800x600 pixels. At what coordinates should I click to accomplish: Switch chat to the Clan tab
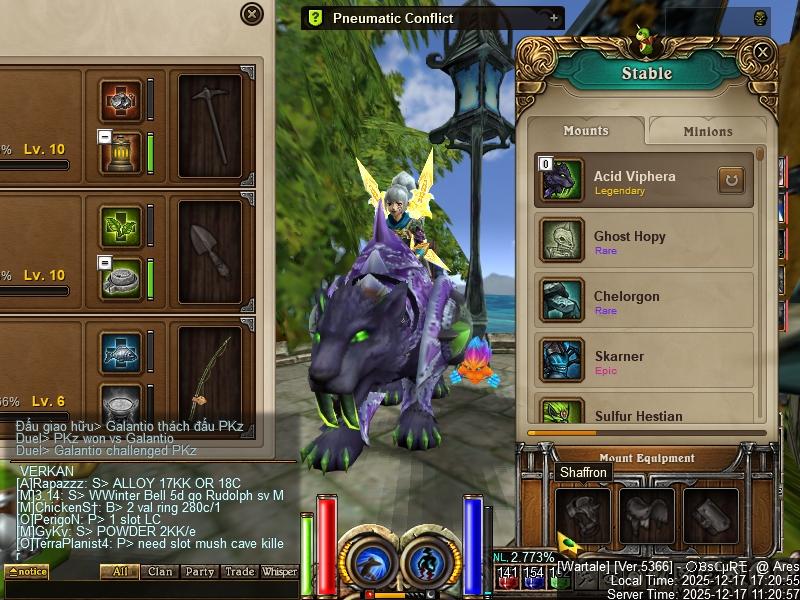coord(160,572)
